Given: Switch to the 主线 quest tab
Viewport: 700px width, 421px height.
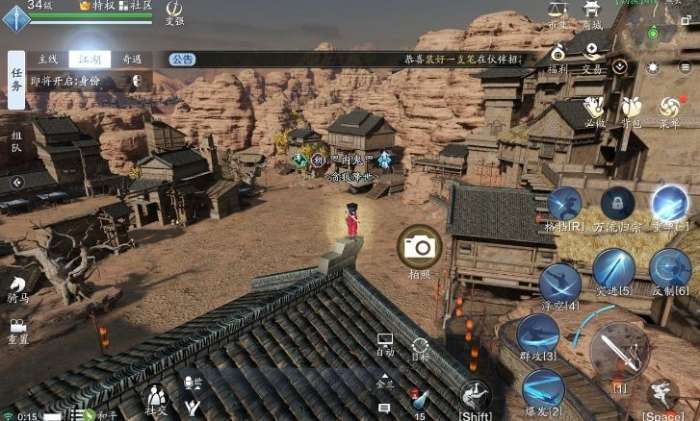Looking at the screenshot, I should click(48, 59).
